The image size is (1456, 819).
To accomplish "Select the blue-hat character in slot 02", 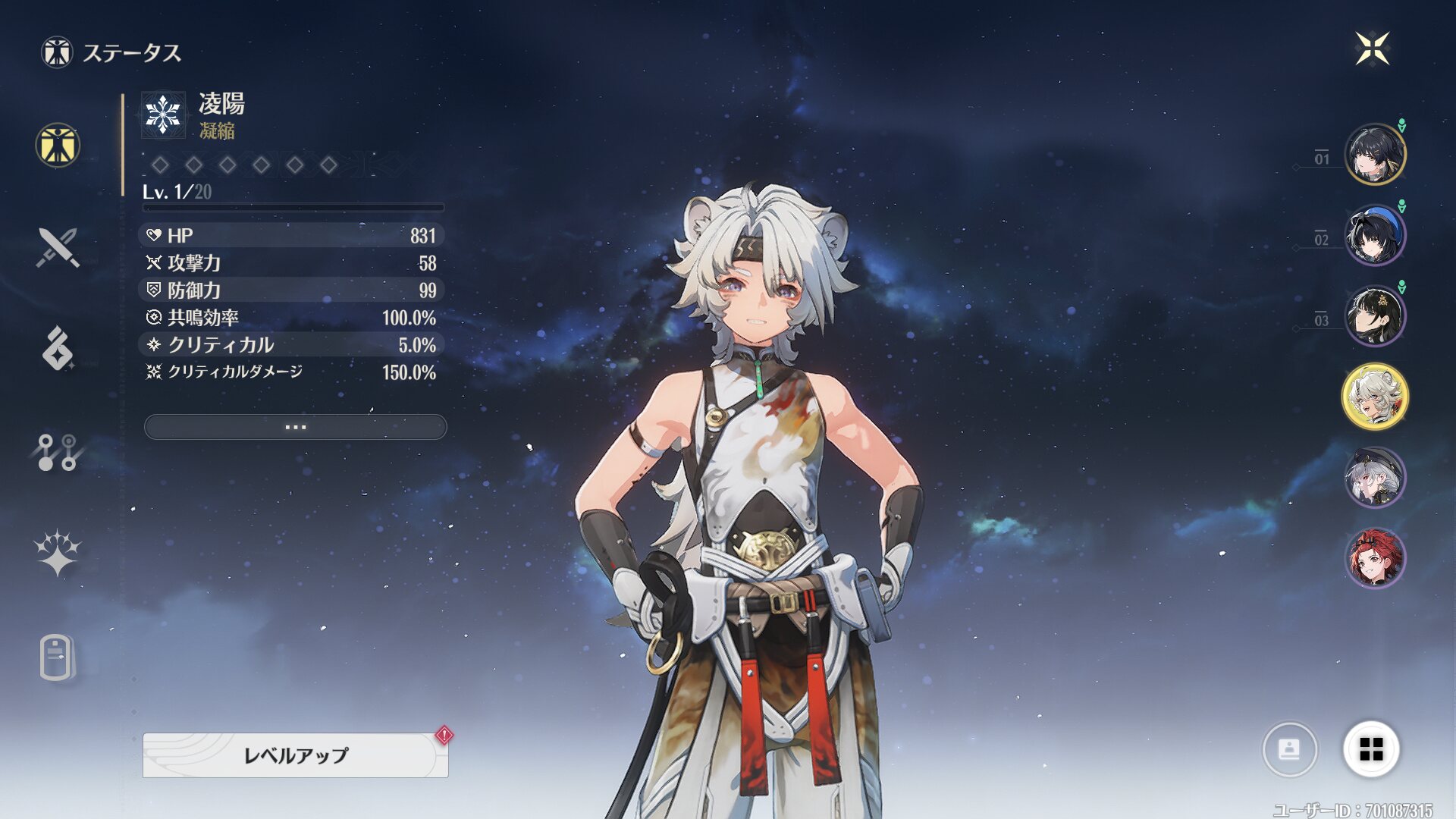I will (x=1374, y=235).
